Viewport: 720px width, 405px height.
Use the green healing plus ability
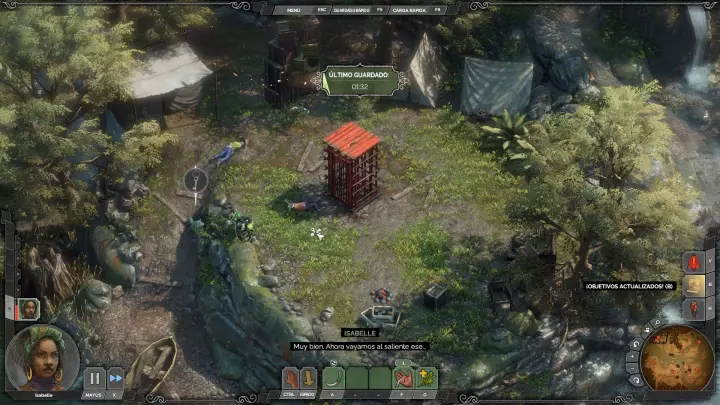click(426, 378)
